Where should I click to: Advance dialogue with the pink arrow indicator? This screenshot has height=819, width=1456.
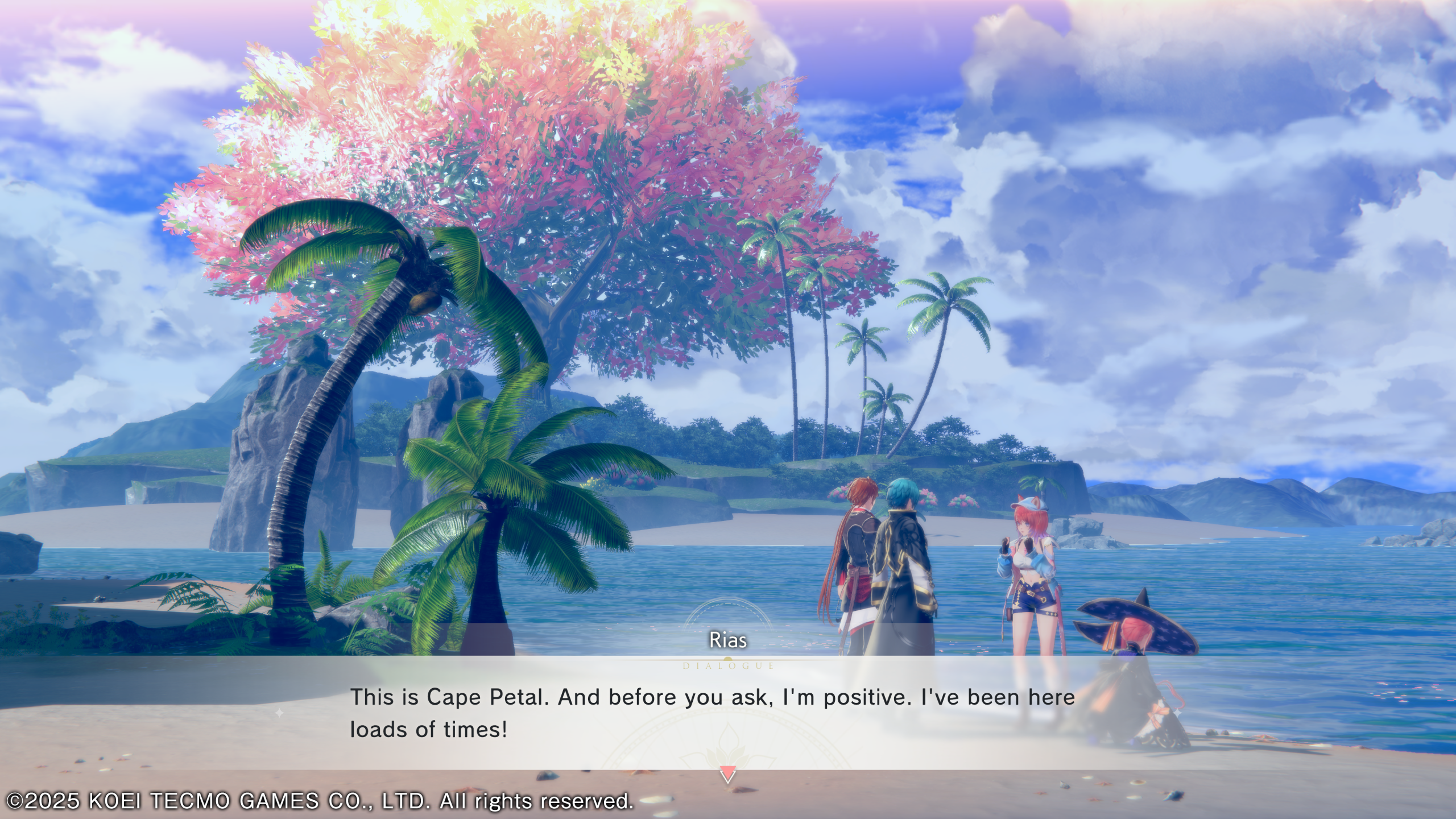coord(727,775)
